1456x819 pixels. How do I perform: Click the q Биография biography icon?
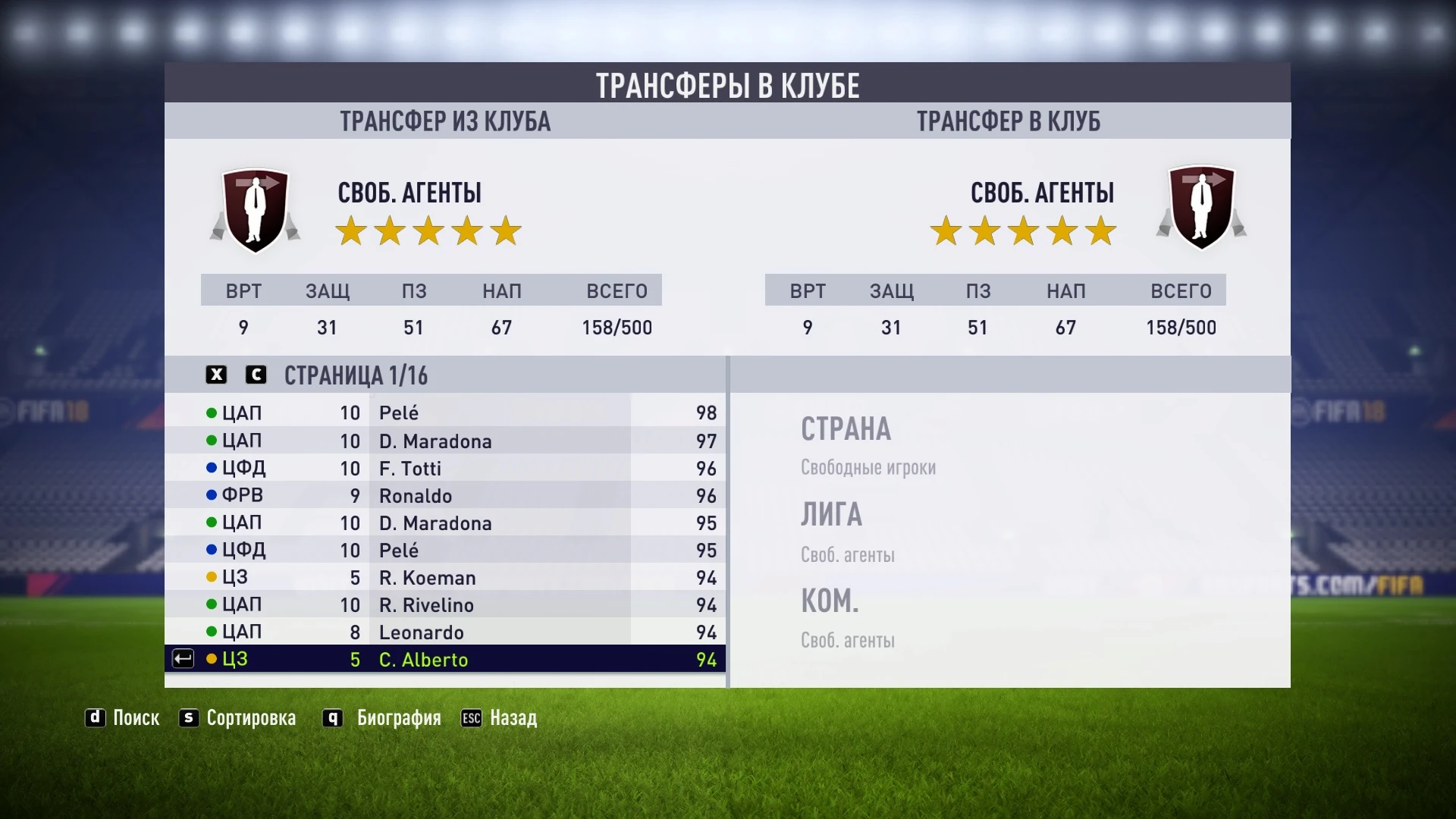click(x=331, y=717)
